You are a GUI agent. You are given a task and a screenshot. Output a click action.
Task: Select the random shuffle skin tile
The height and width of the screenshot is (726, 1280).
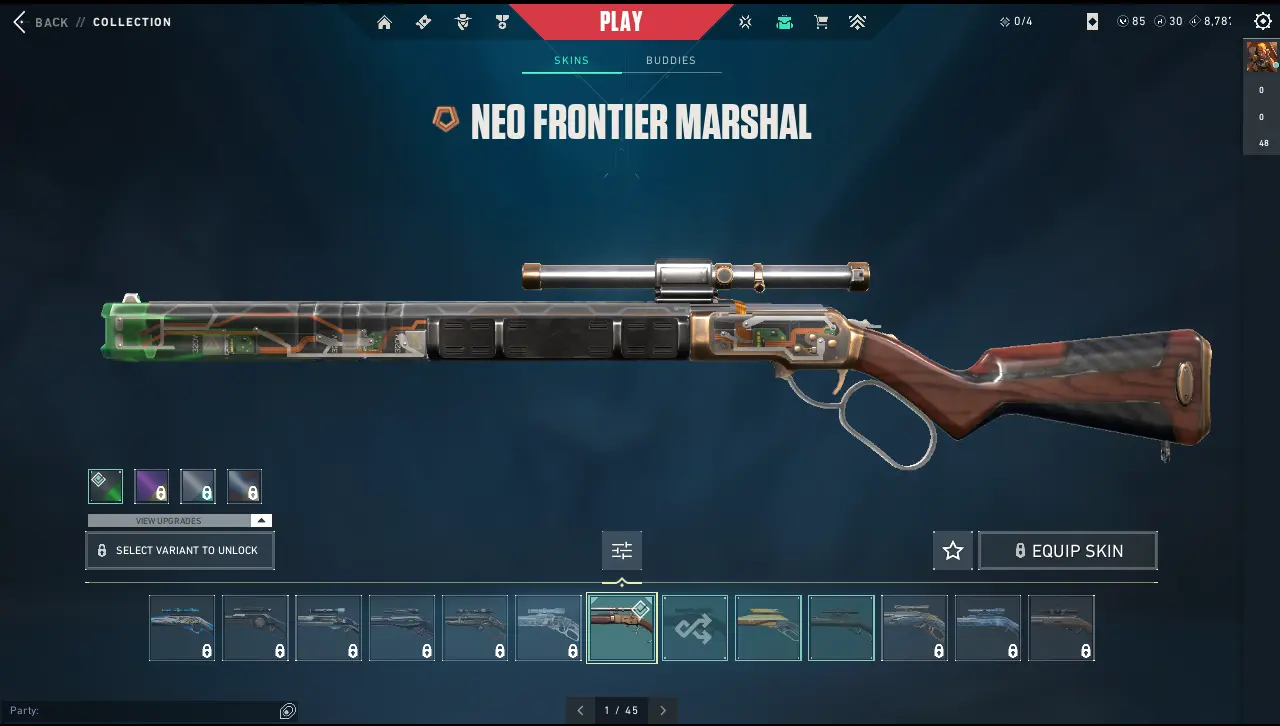[x=695, y=628]
